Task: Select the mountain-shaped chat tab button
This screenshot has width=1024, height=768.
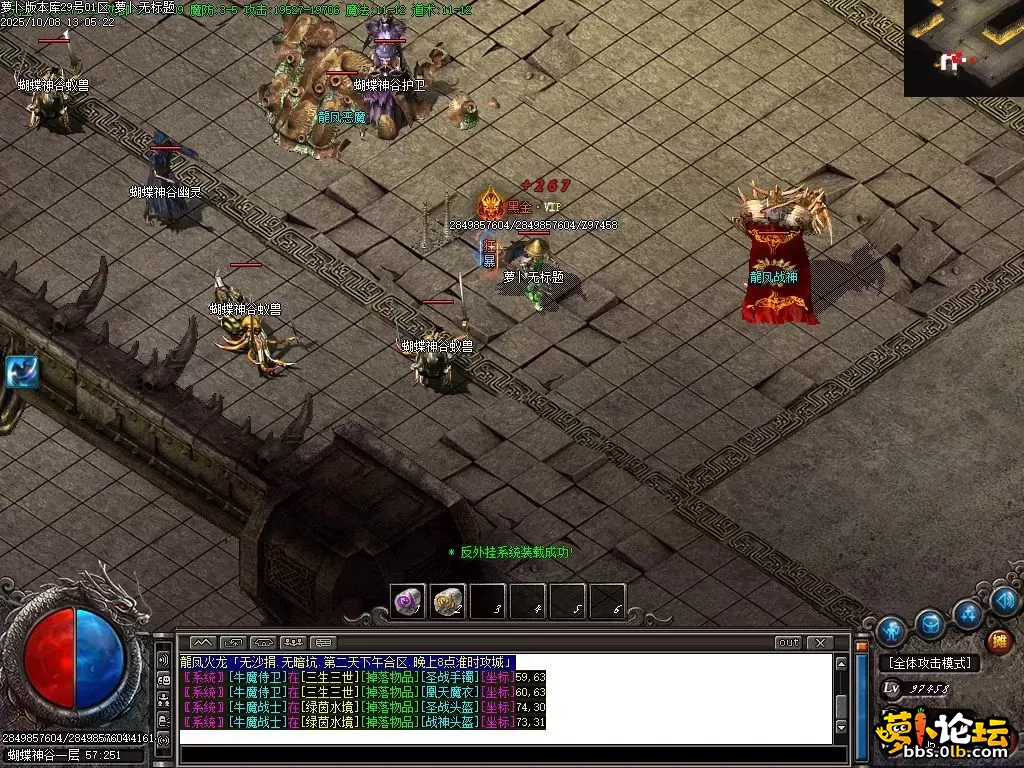Action: pyautogui.click(x=203, y=642)
